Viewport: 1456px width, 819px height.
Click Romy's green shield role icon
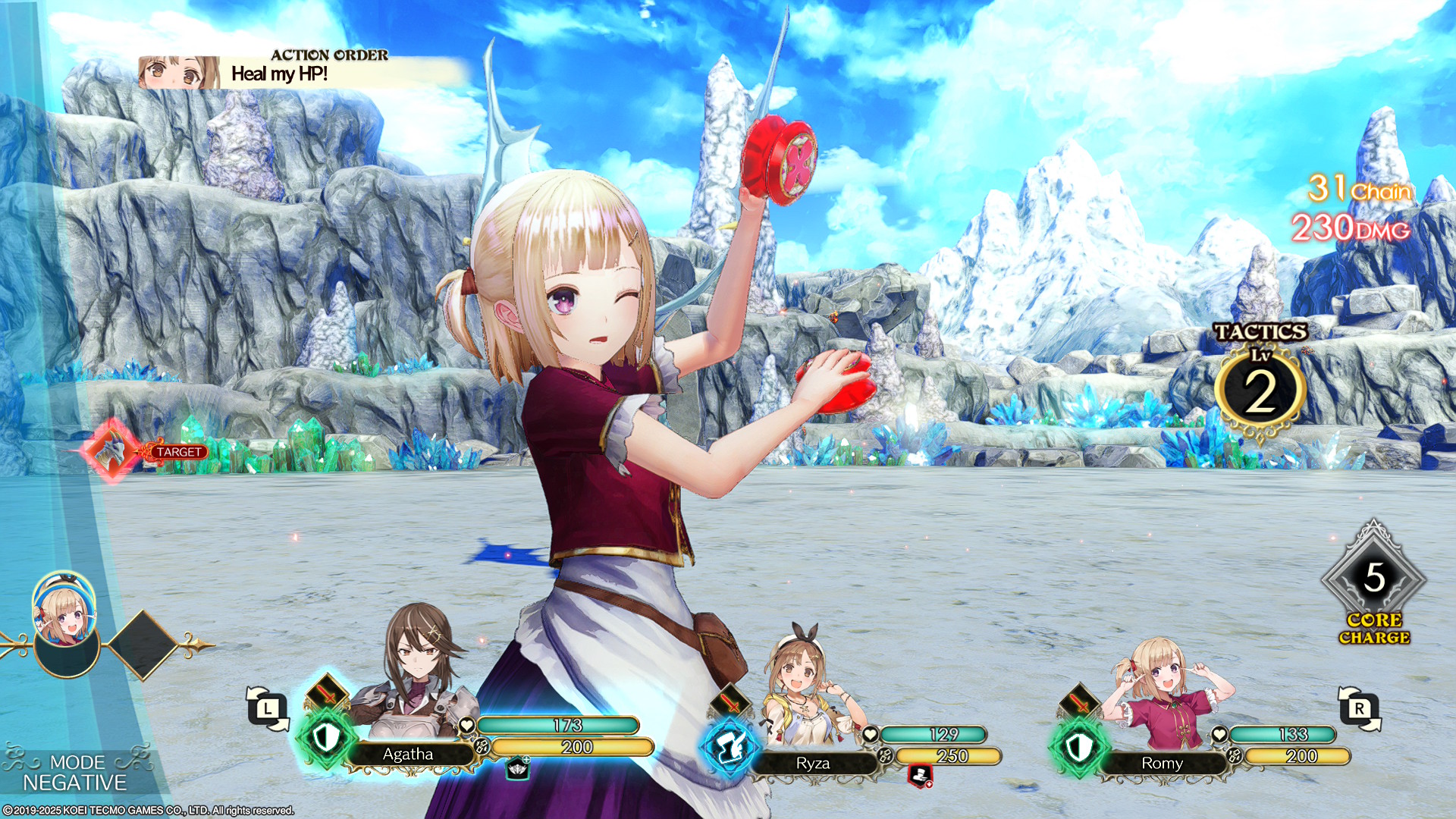point(1078,747)
